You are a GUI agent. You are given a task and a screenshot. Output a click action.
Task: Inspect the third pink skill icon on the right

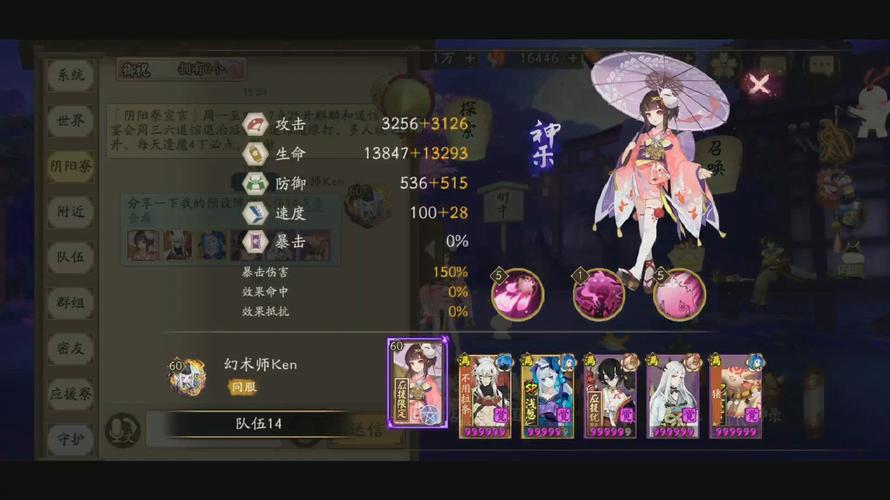click(679, 295)
